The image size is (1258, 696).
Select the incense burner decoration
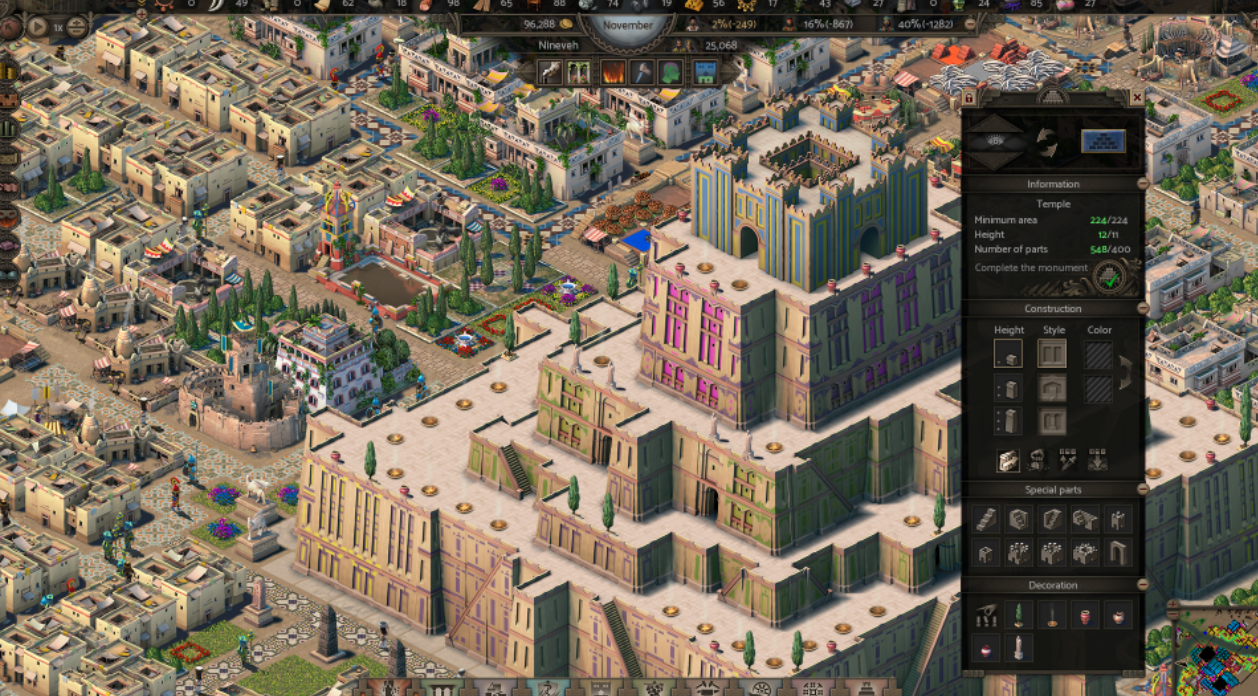coord(1052,615)
